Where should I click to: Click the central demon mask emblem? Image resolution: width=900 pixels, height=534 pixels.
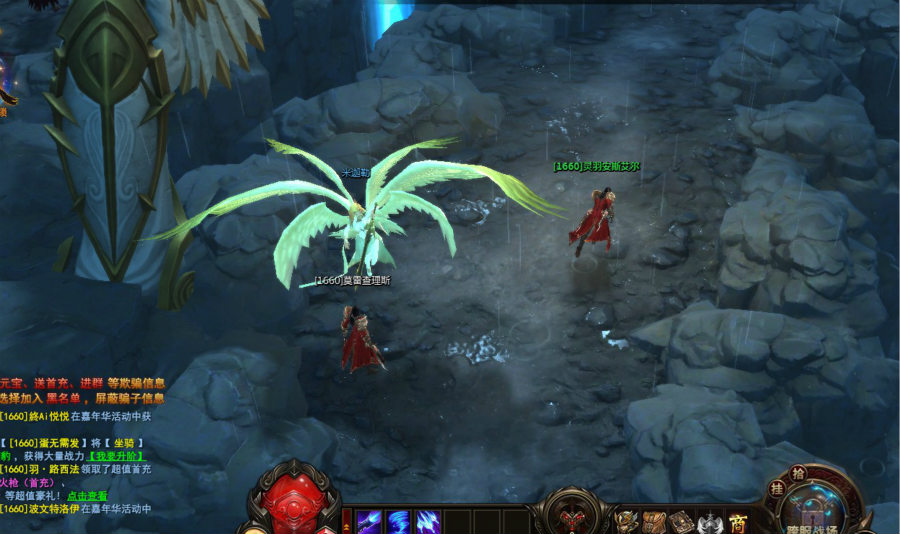tap(573, 518)
